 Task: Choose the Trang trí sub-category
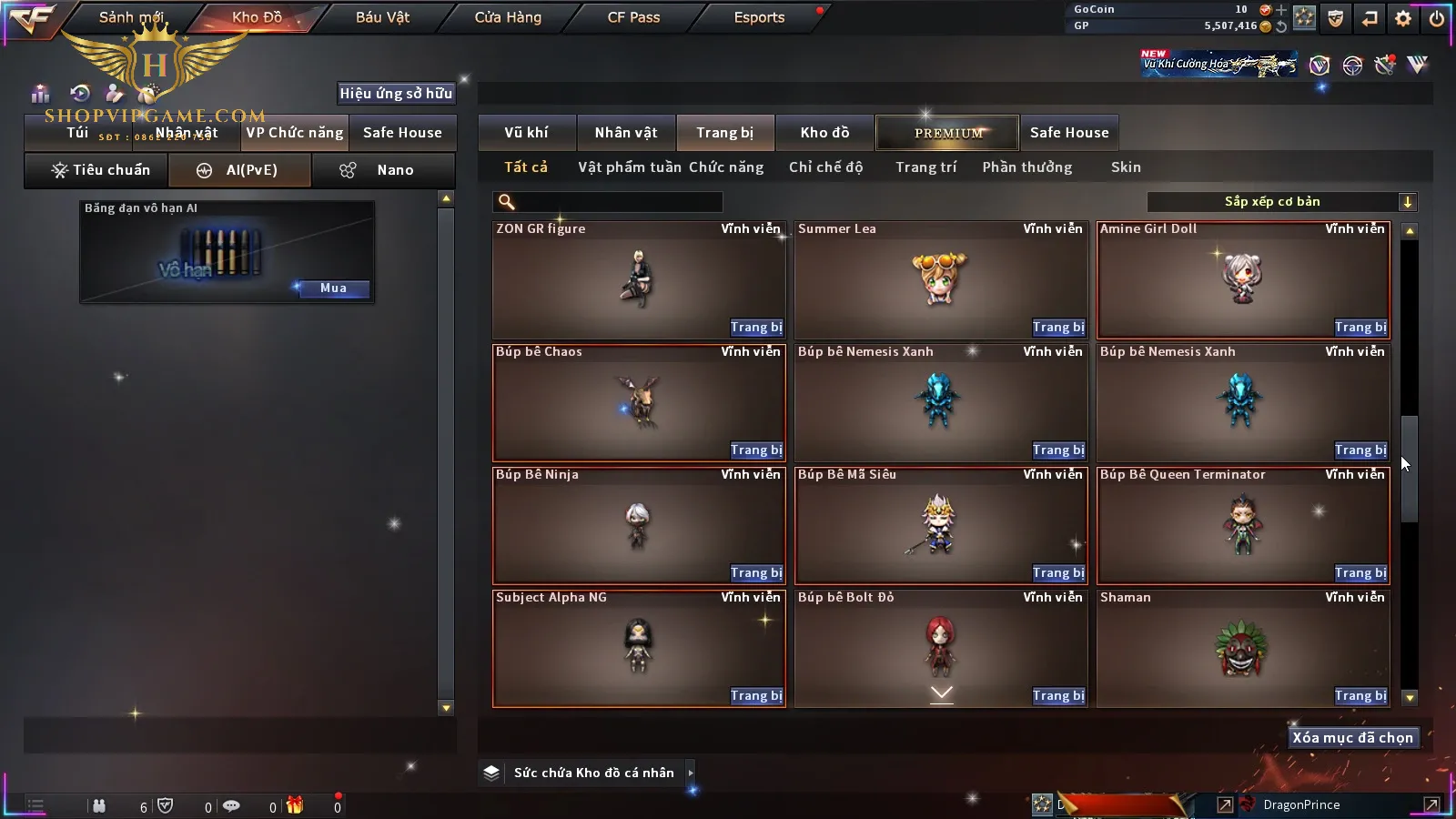click(925, 167)
